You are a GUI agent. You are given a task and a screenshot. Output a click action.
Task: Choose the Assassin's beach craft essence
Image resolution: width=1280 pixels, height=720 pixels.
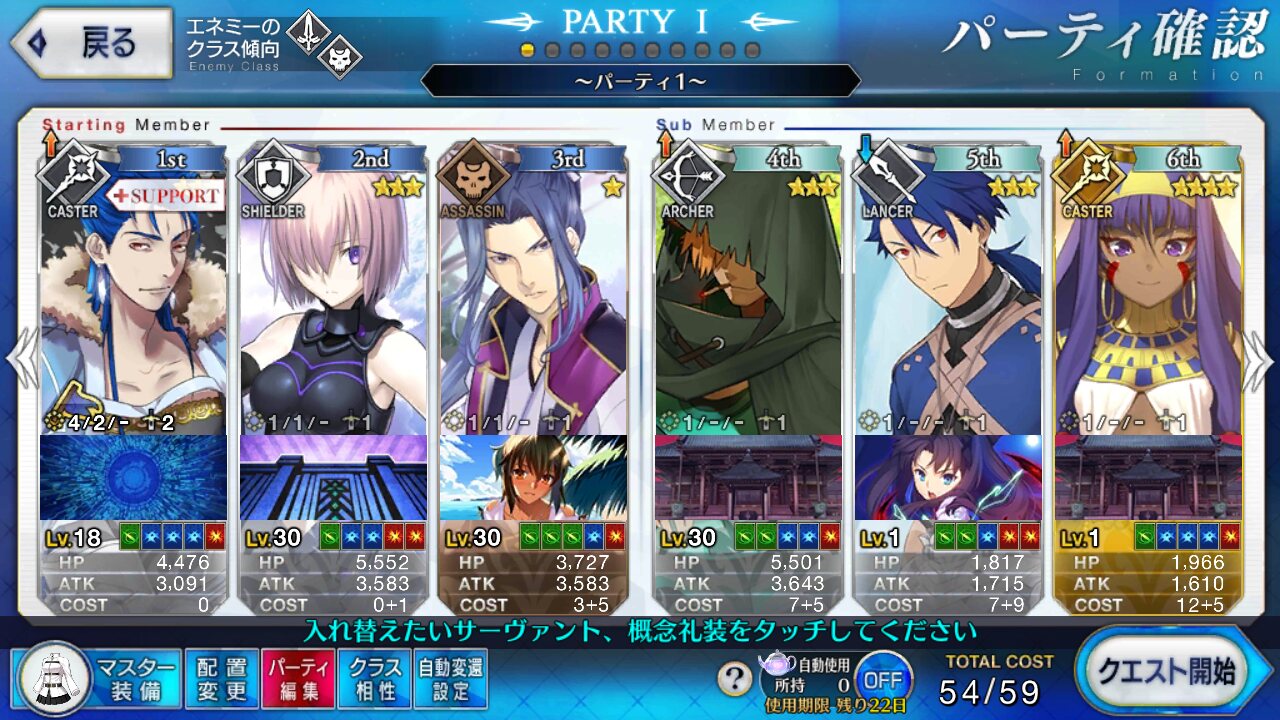pyautogui.click(x=532, y=478)
